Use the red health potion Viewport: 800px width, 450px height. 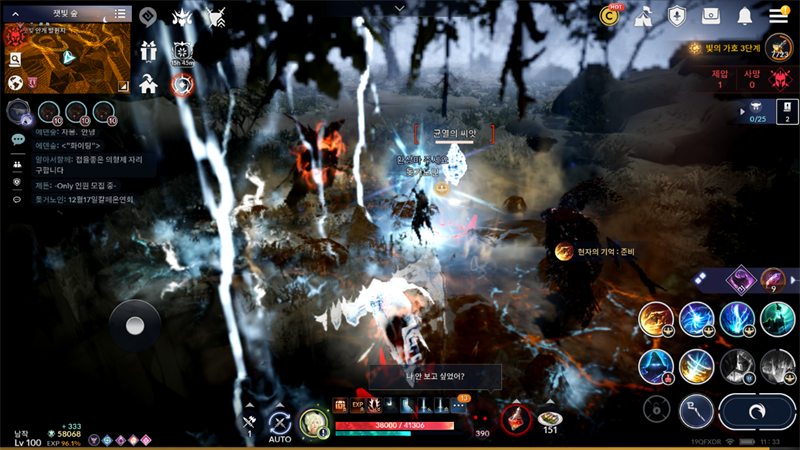tap(516, 420)
